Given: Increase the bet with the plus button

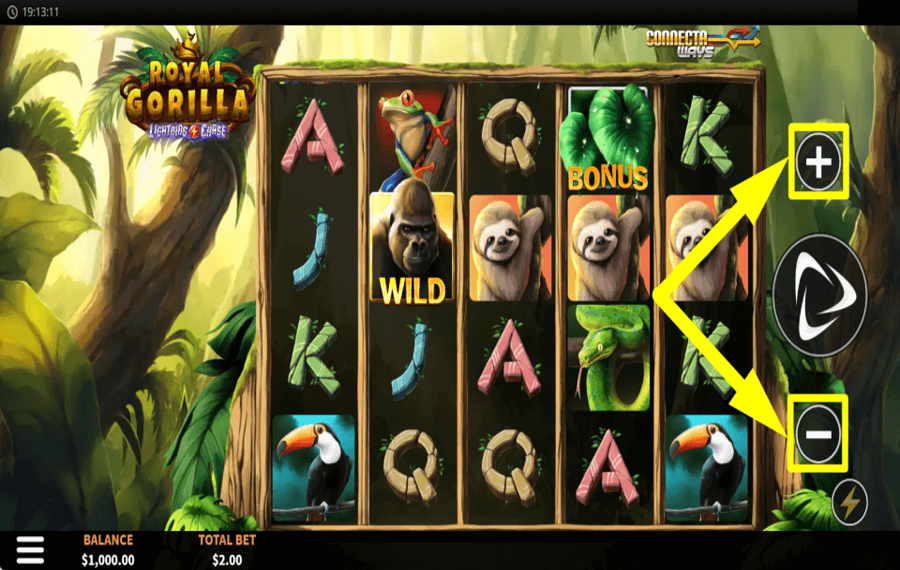Looking at the screenshot, I should click(818, 163).
